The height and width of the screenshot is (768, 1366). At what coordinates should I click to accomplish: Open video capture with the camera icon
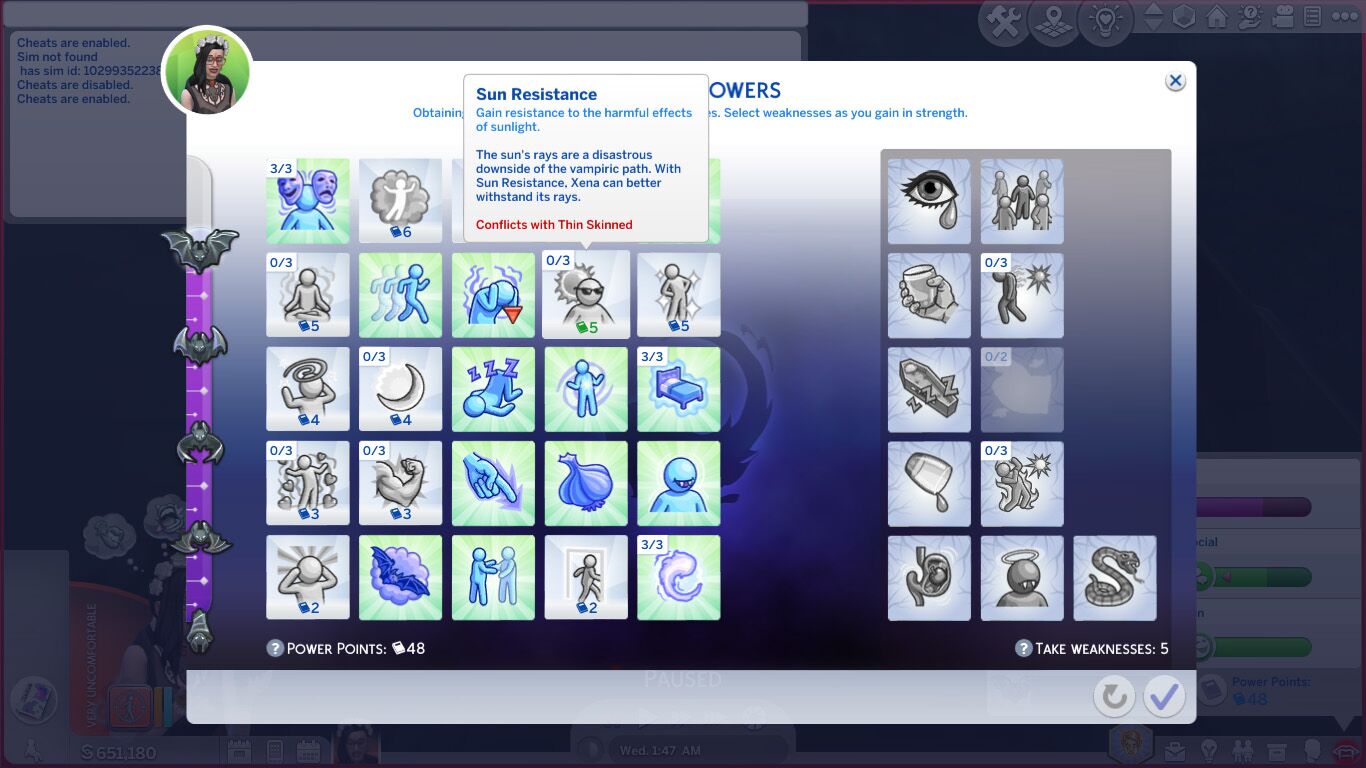coord(1284,15)
